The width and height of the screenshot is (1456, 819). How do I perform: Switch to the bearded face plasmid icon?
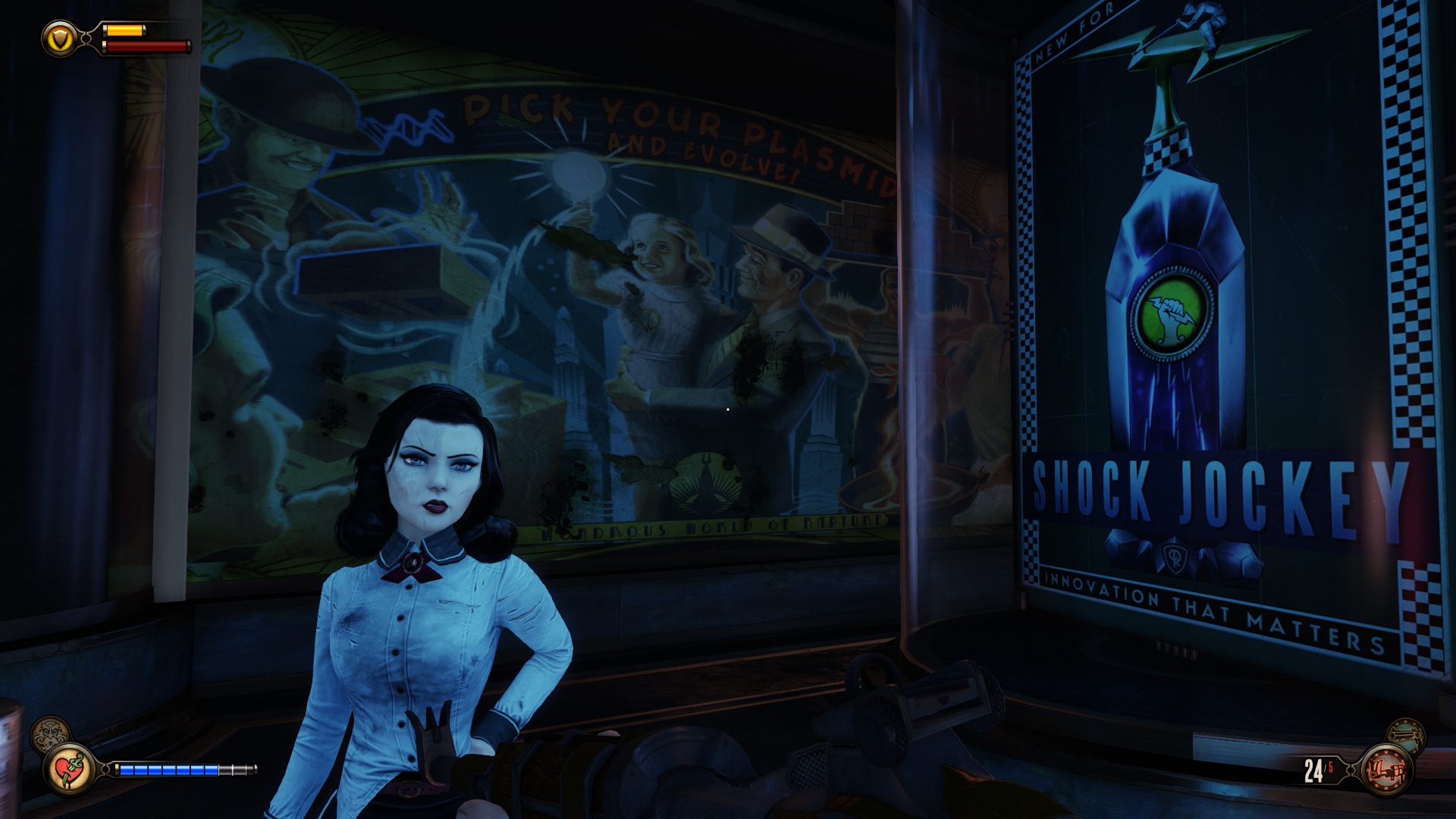point(49,735)
